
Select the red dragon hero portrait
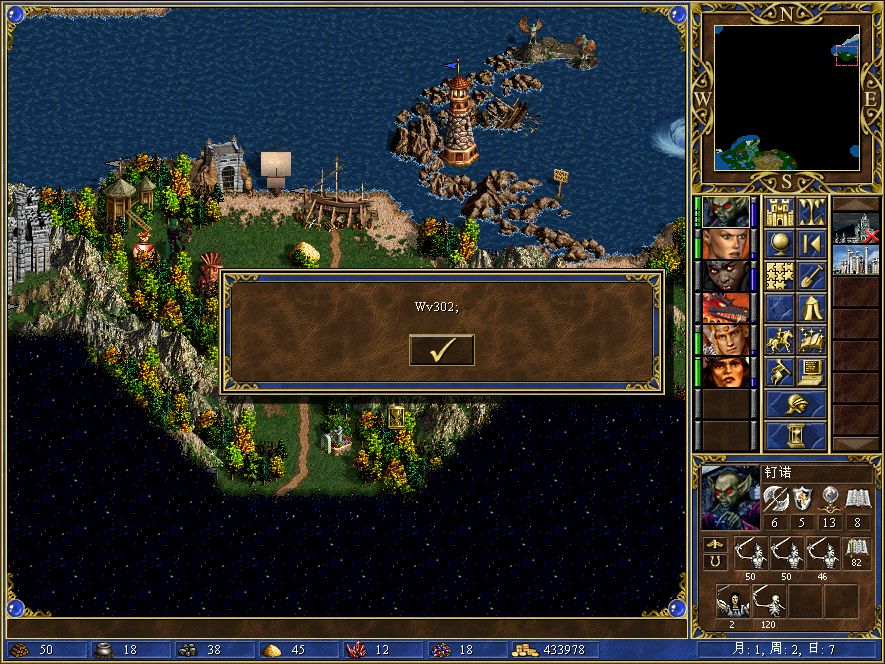click(727, 308)
